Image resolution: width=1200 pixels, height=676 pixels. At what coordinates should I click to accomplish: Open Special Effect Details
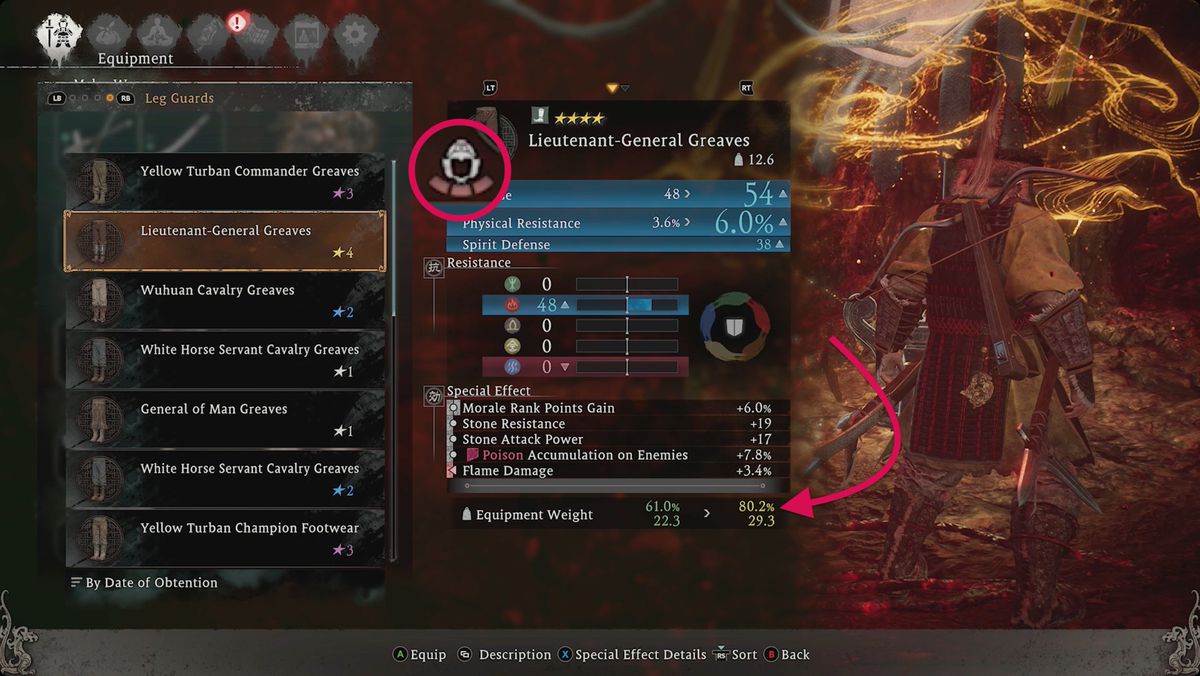click(631, 655)
